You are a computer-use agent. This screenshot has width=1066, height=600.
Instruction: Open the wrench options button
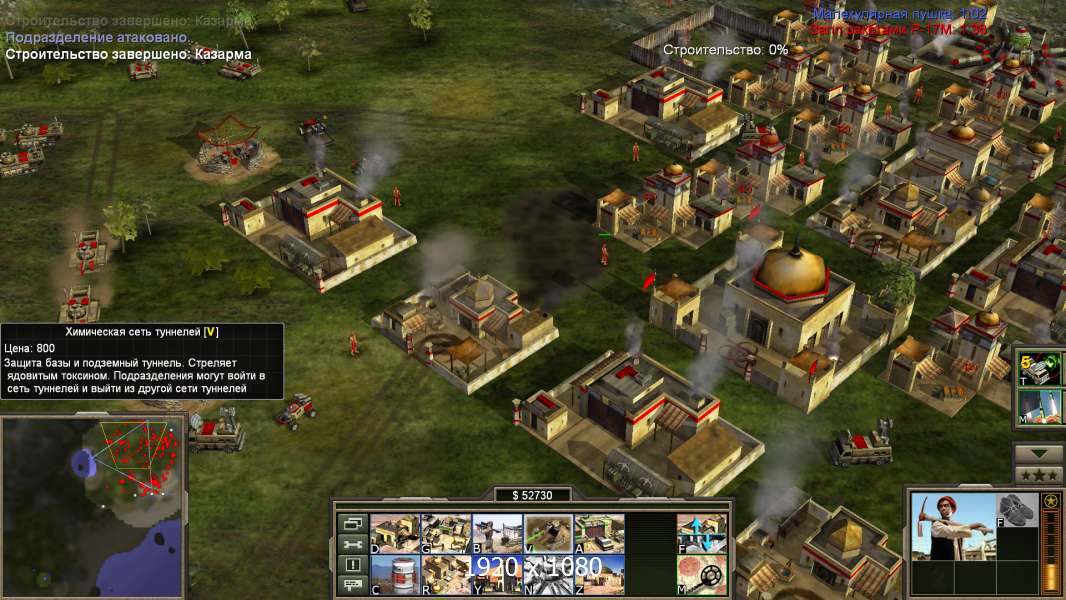[x=352, y=544]
